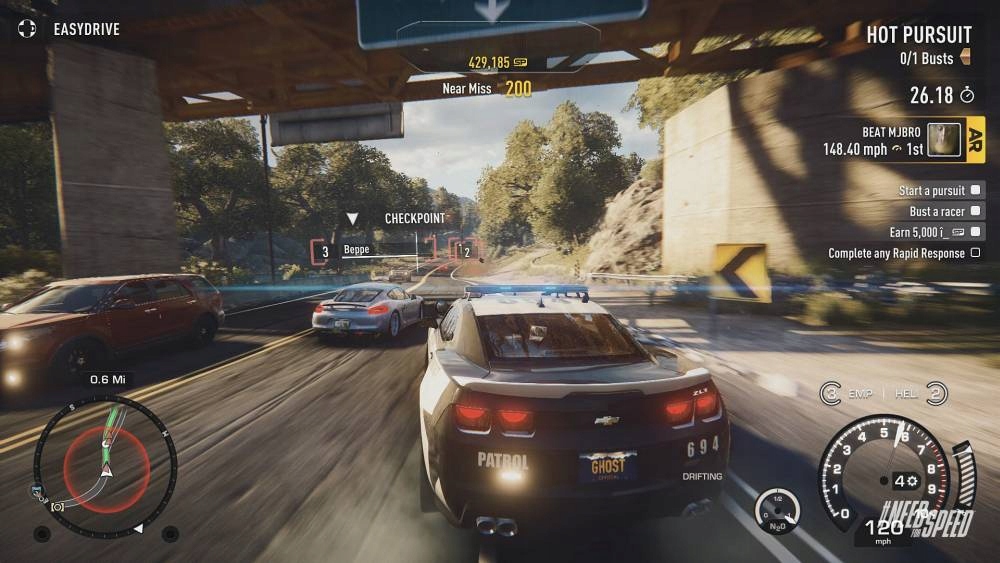Screen dimensions: 1000x563
Task: Activate the HEL helicopter pursuit tech
Action: (x=936, y=393)
